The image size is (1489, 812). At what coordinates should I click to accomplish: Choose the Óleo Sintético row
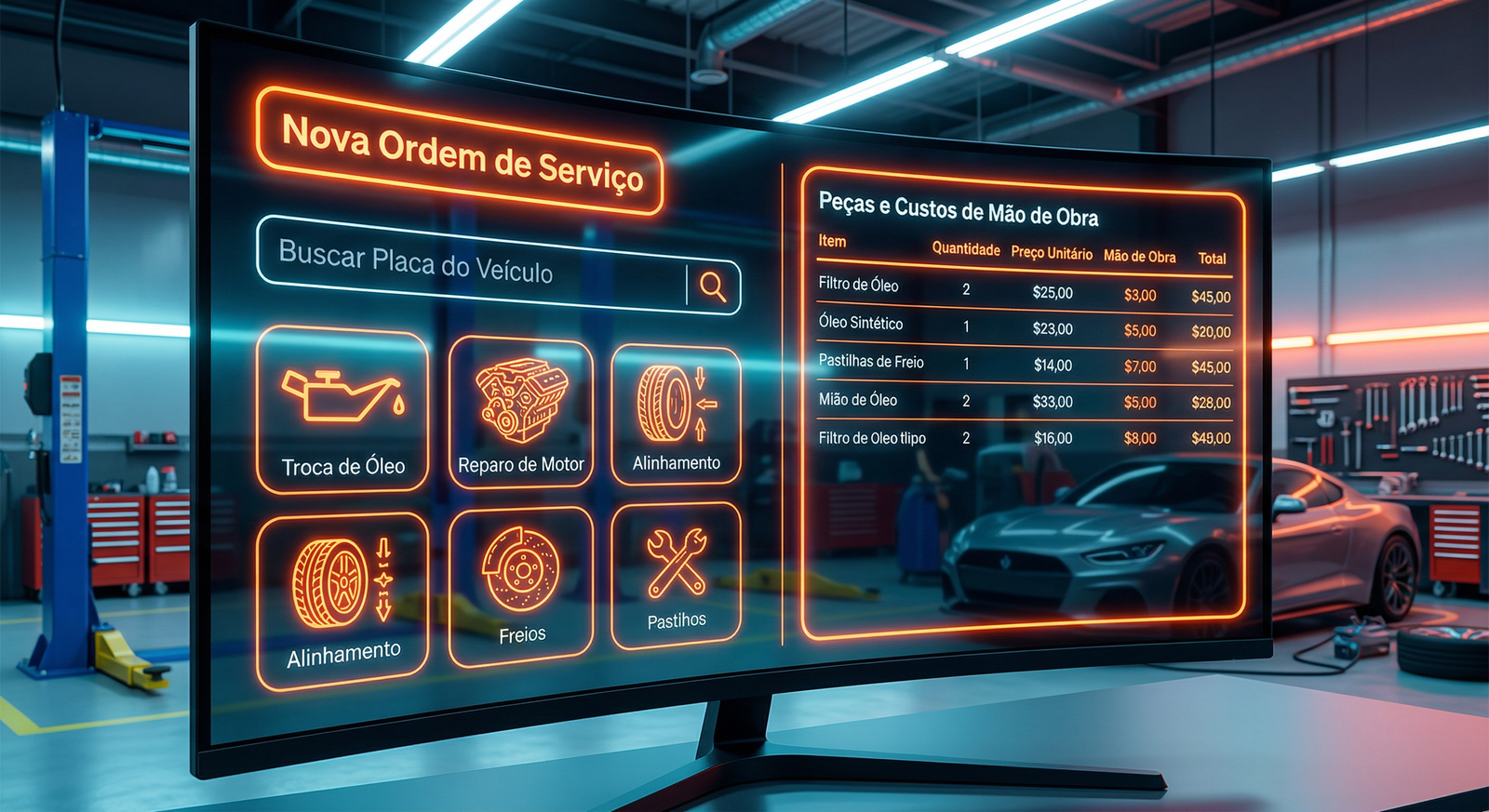click(x=1024, y=327)
